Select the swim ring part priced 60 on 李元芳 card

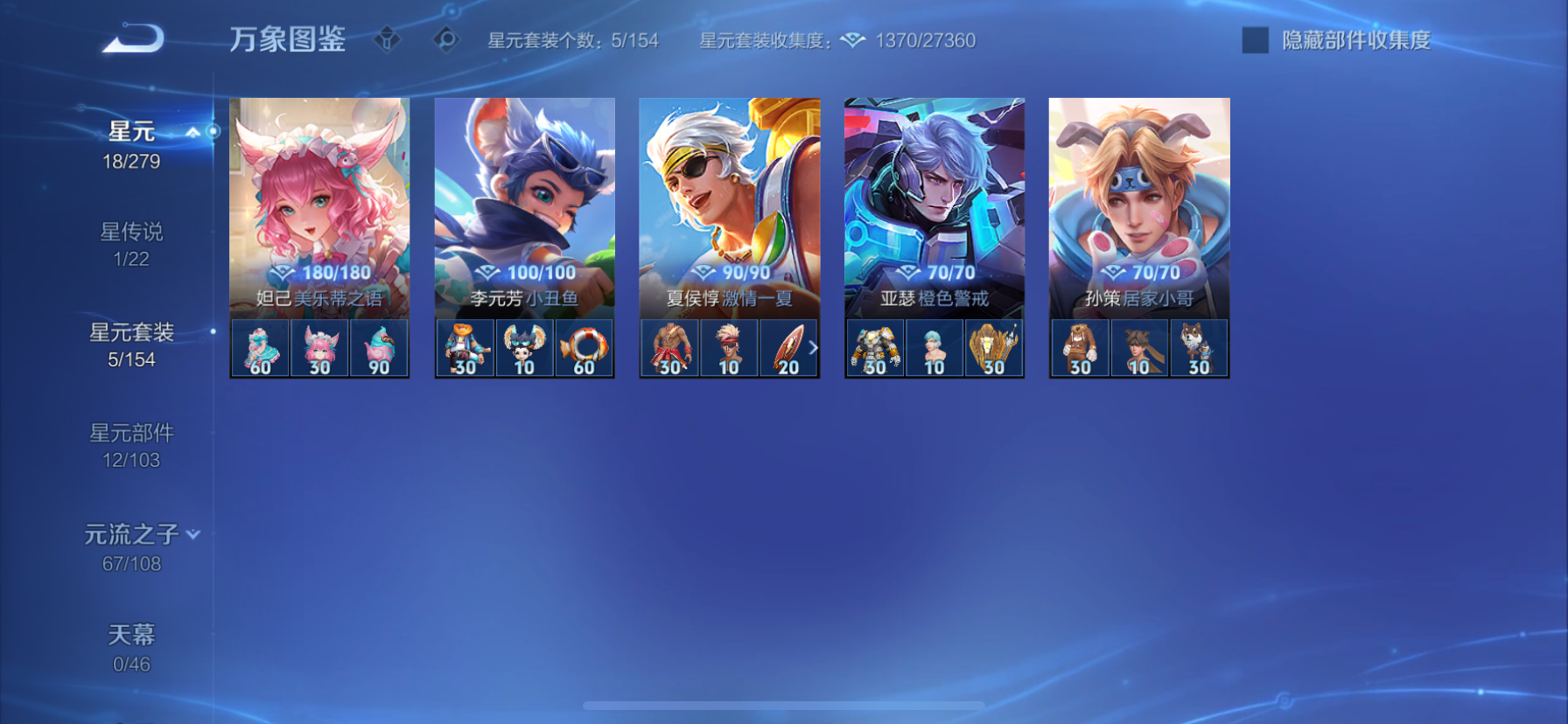coord(583,347)
